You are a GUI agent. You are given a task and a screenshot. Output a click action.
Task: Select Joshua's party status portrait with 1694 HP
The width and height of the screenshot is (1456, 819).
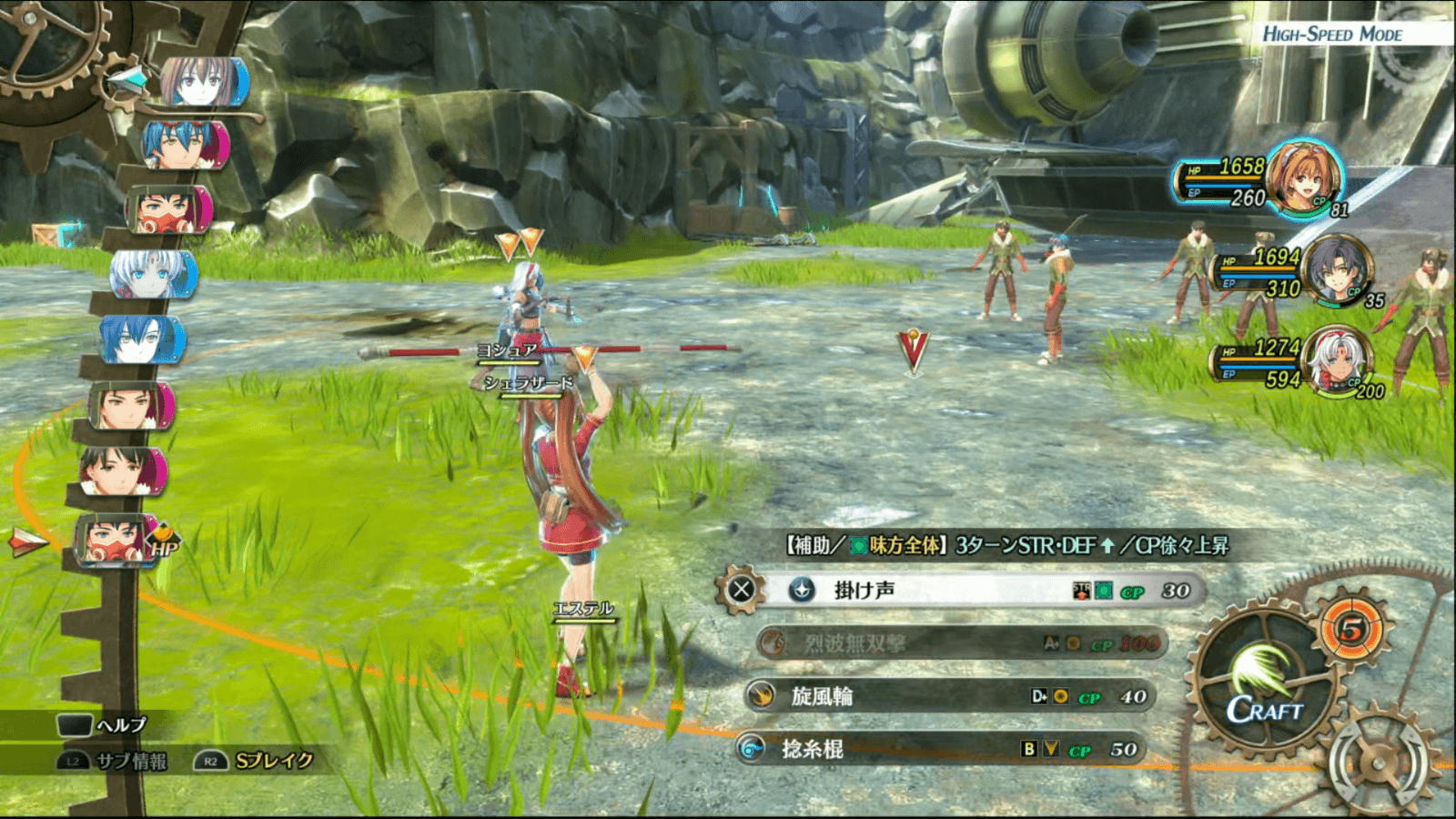[x=1336, y=270]
